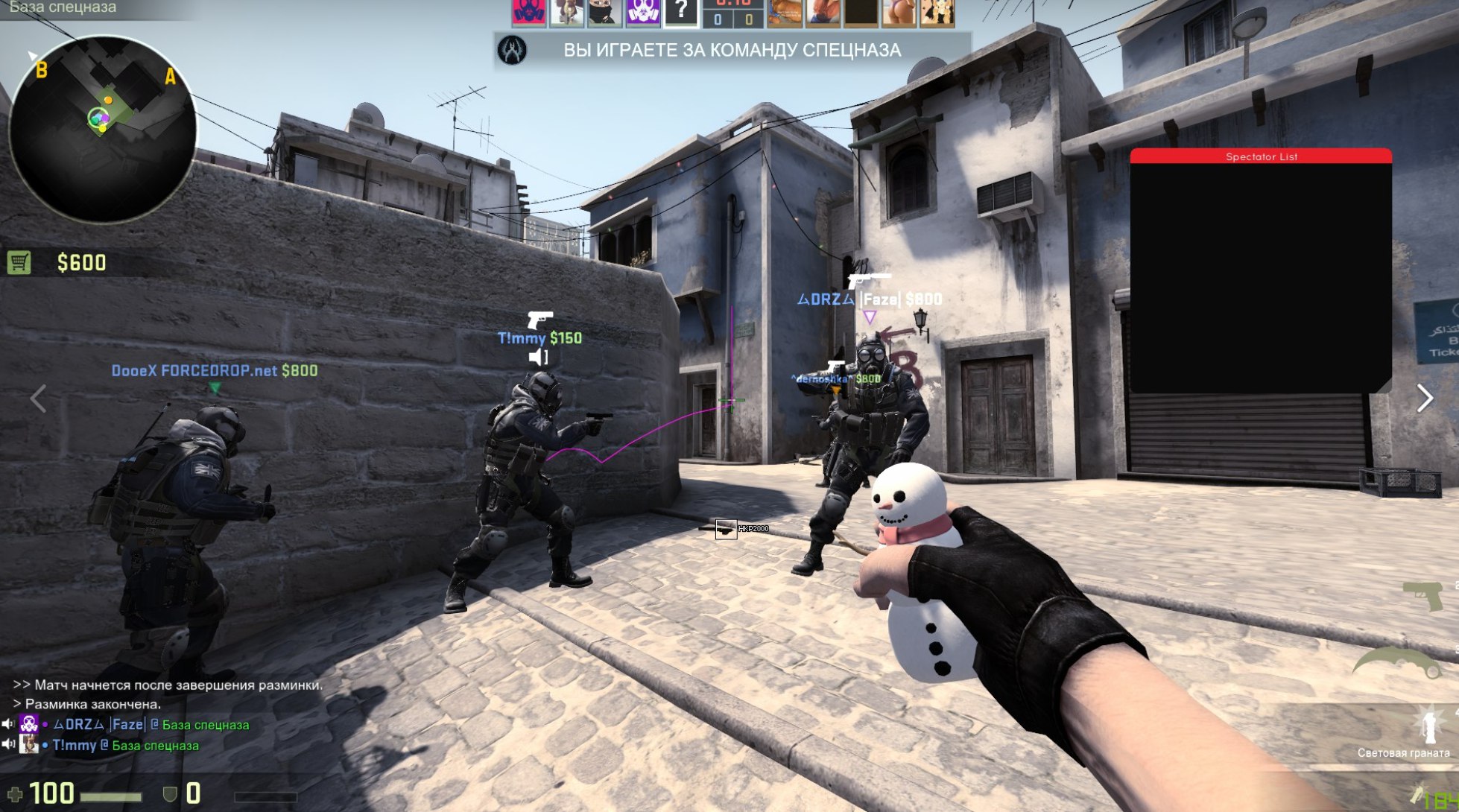Select the pink gas mask avatar
Image resolution: width=1459 pixels, height=812 pixels.
click(x=529, y=12)
